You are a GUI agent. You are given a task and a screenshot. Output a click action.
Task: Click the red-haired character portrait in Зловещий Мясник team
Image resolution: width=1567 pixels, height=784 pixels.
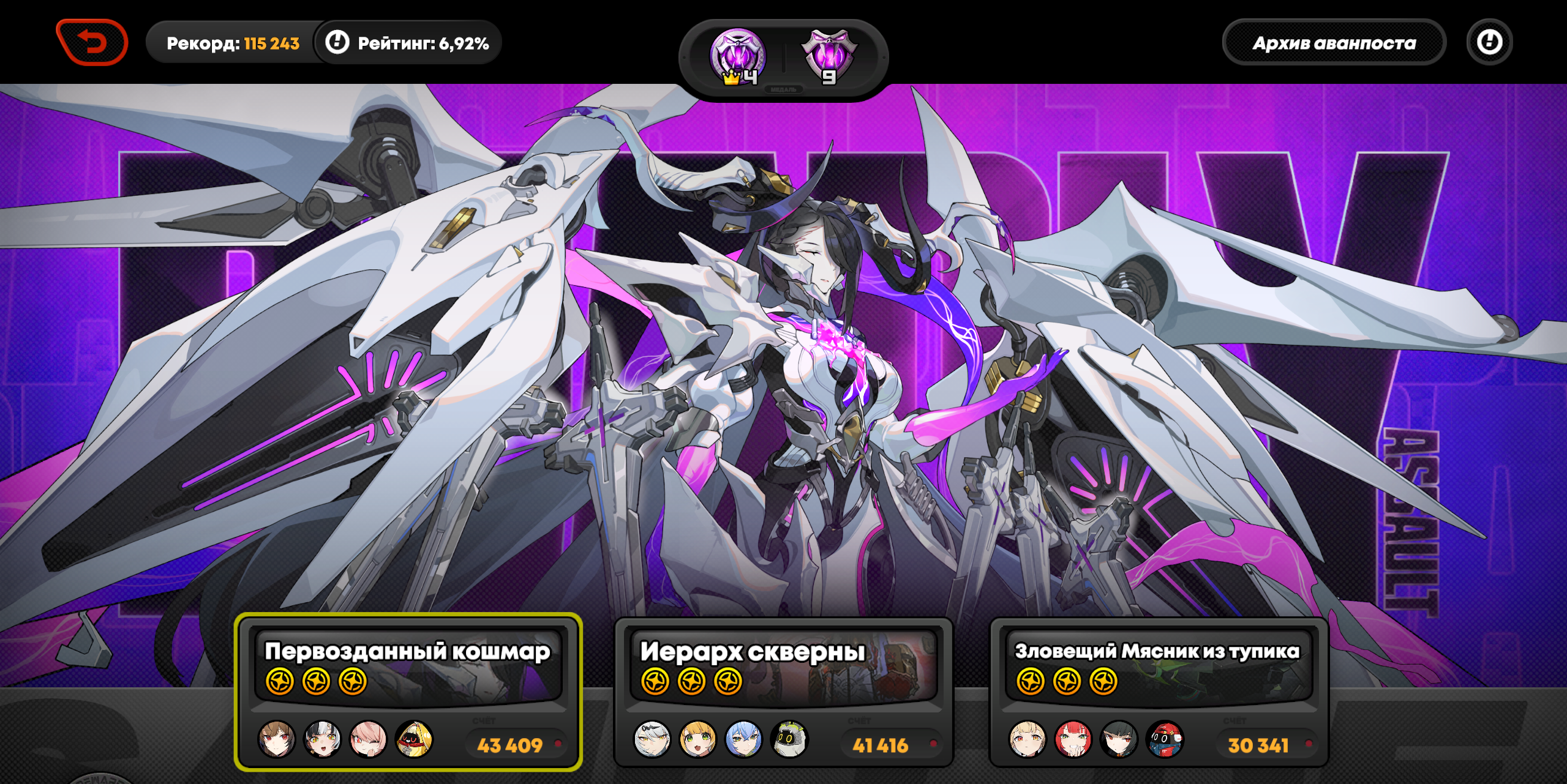1073,739
